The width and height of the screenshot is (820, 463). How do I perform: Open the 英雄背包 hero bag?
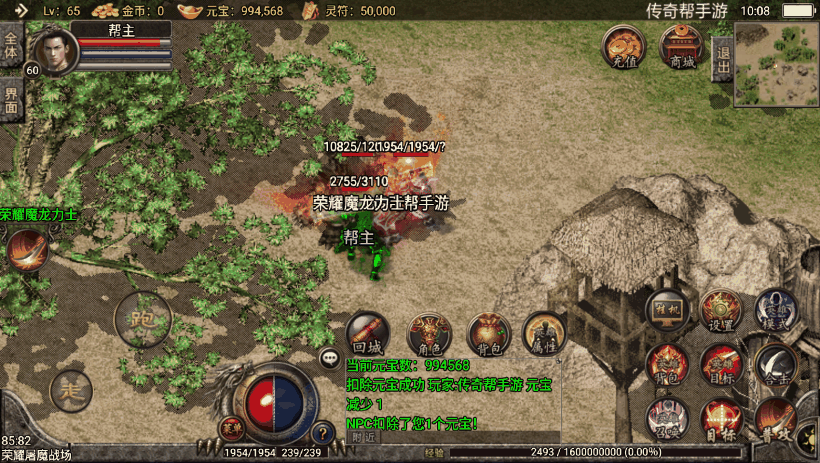coord(666,364)
